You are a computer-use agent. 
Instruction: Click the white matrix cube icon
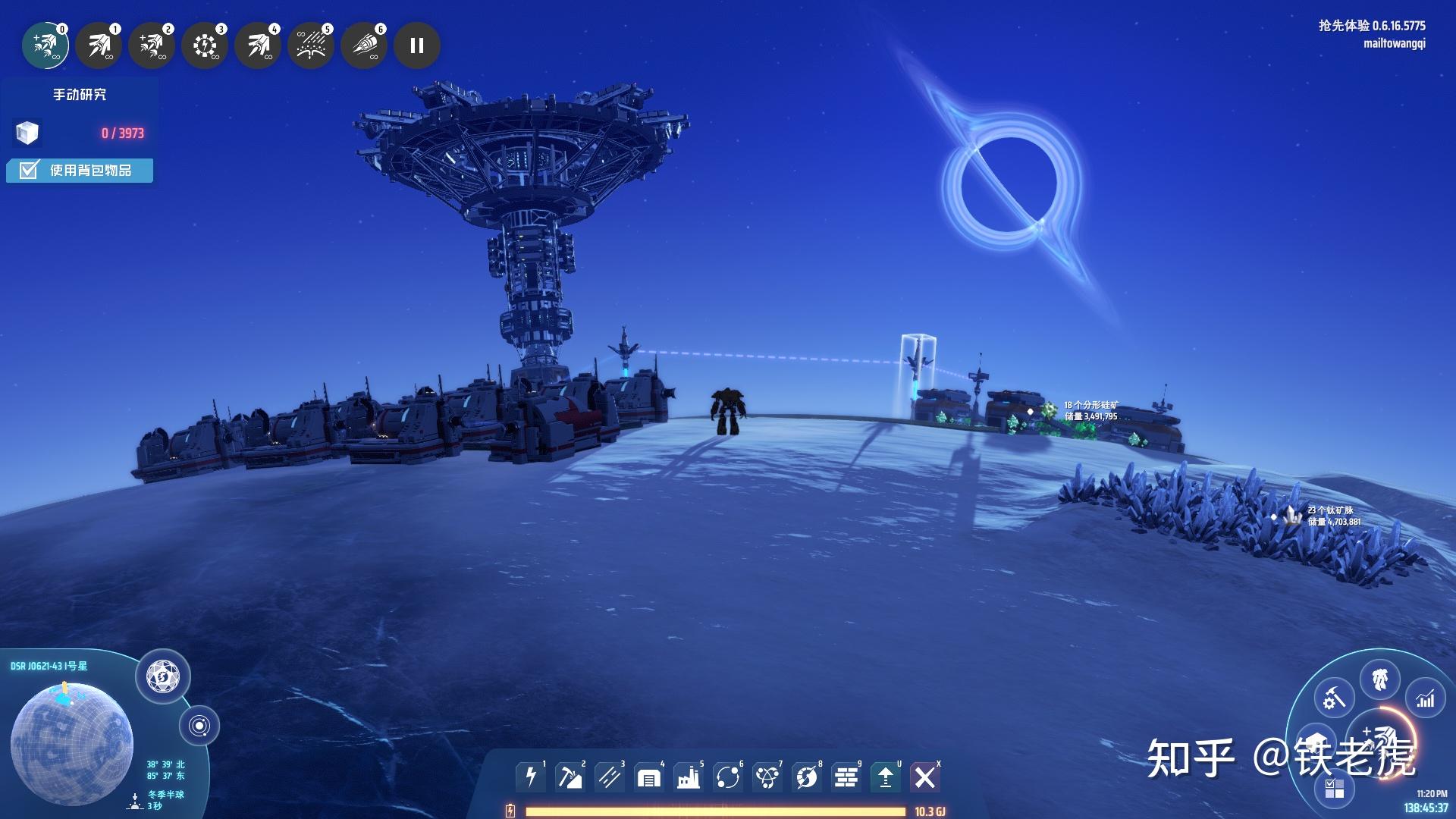[x=27, y=133]
